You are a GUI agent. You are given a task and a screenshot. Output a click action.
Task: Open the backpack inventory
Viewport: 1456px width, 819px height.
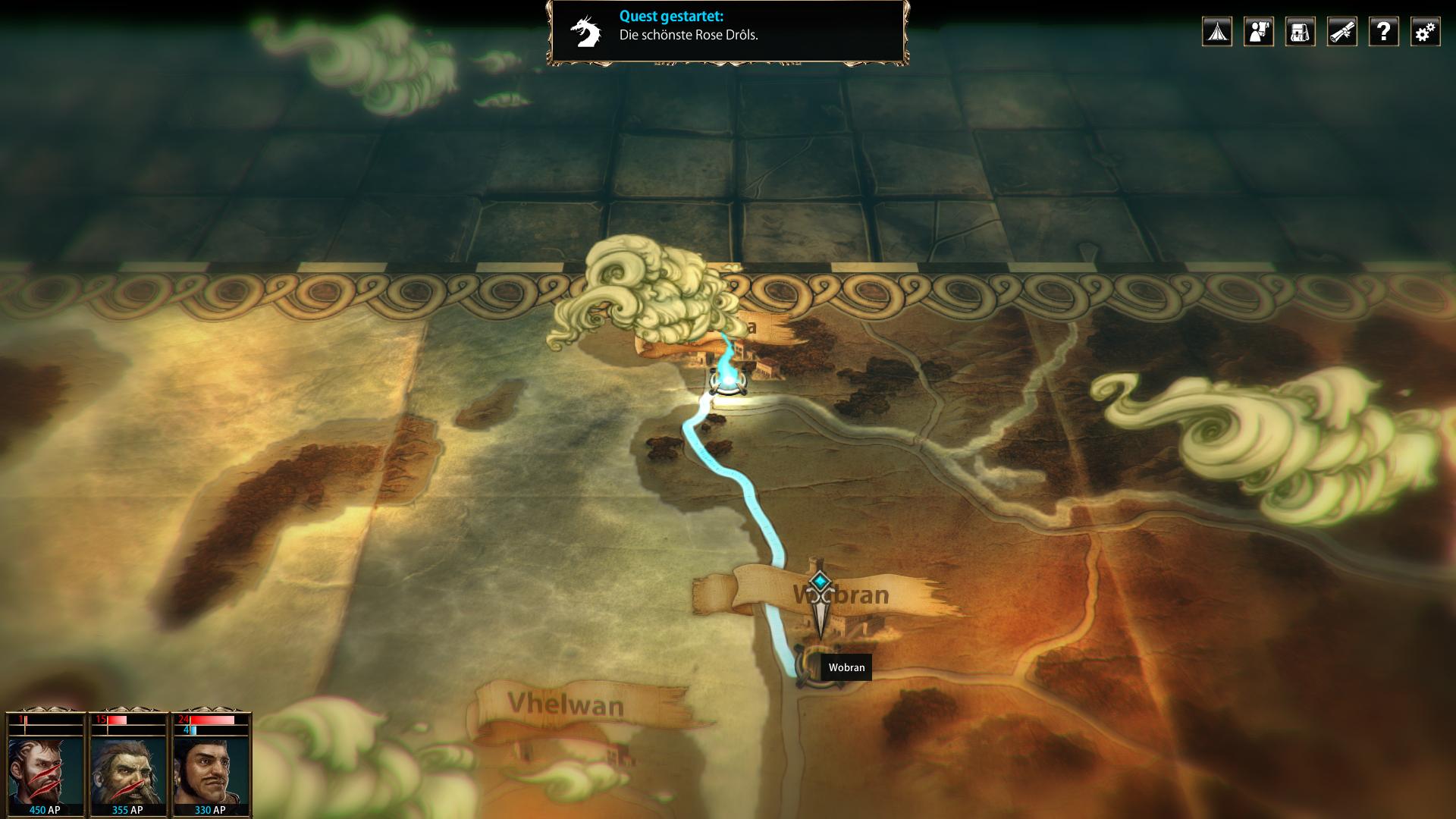(1300, 32)
